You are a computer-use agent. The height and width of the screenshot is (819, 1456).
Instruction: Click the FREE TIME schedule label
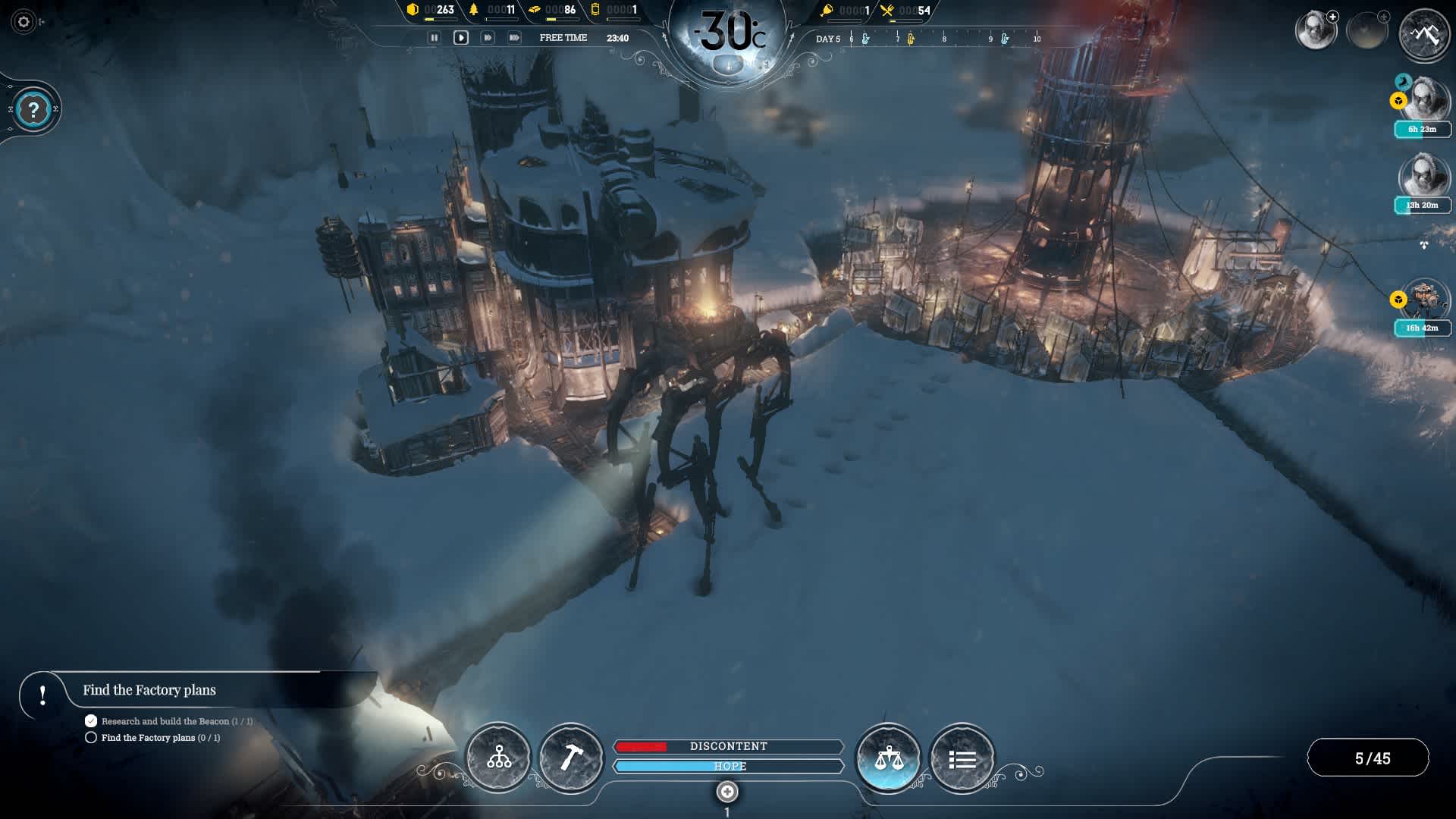(562, 37)
